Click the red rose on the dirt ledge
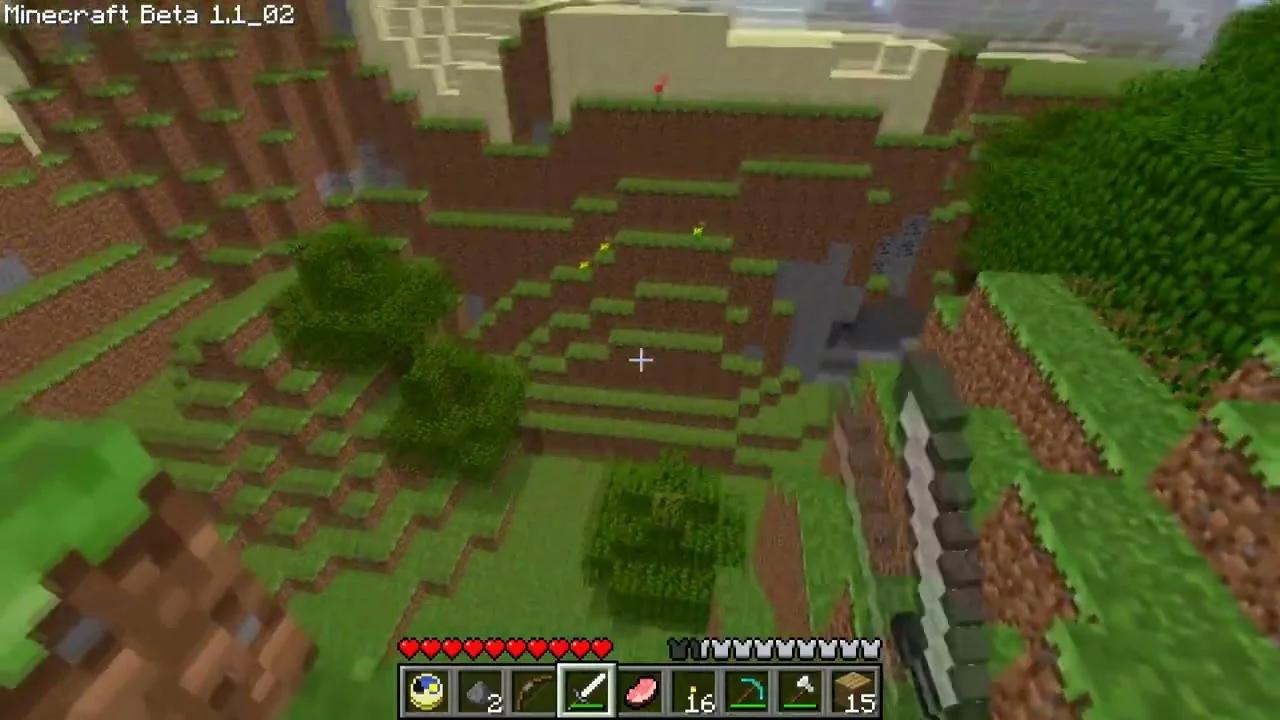This screenshot has width=1280, height=720. click(657, 90)
